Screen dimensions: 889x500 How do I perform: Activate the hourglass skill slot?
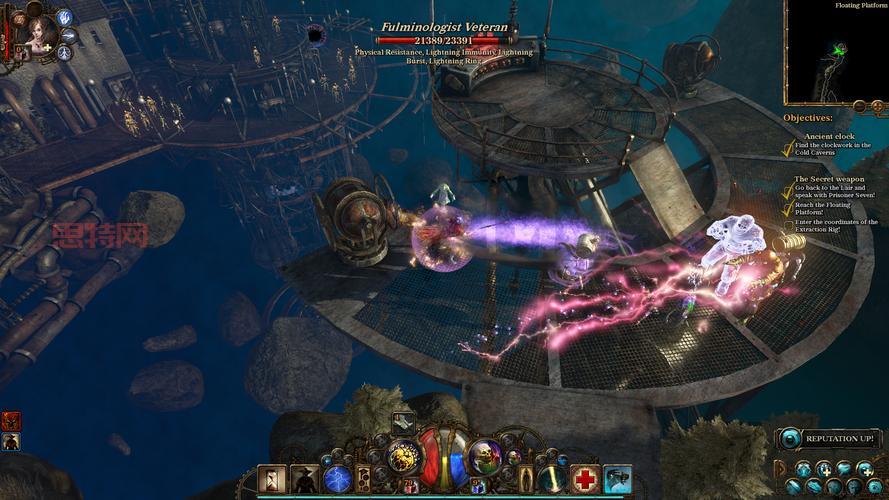click(271, 479)
